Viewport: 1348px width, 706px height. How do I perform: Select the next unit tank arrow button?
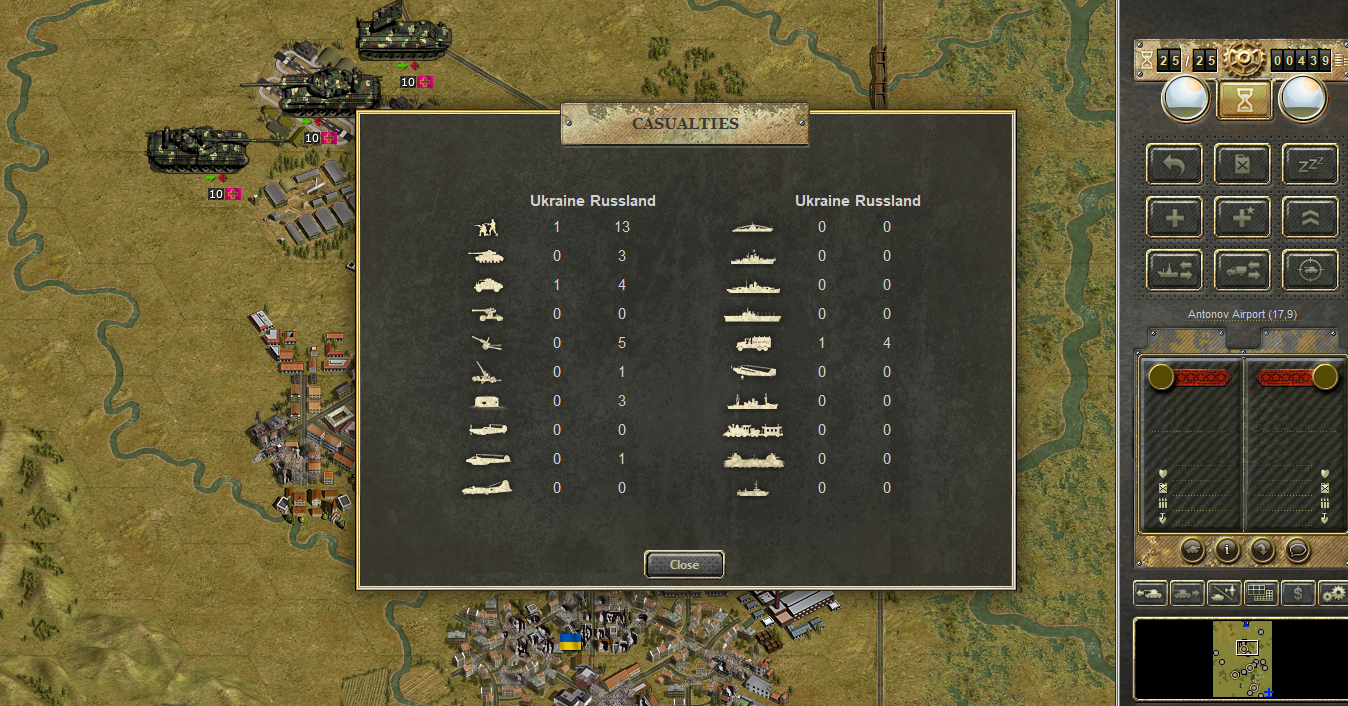click(x=1187, y=593)
